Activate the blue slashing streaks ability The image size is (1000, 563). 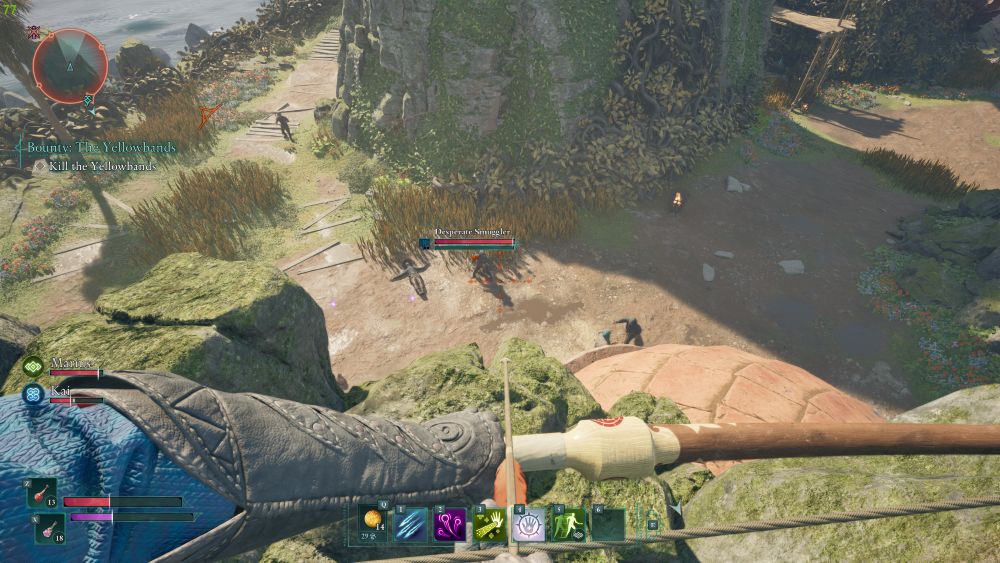(x=411, y=524)
